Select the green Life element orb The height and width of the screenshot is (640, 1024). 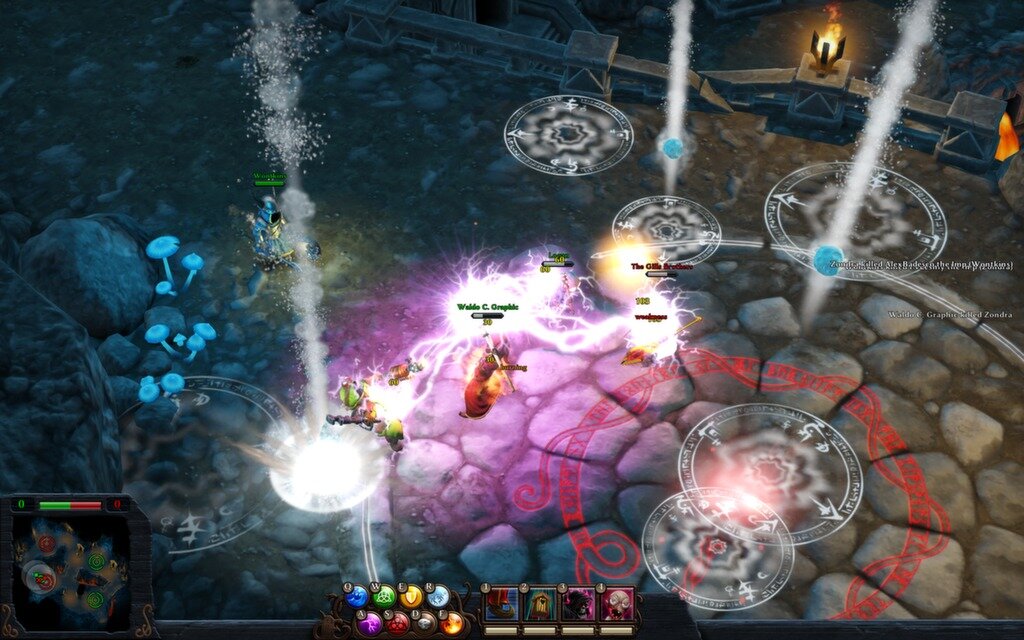384,597
